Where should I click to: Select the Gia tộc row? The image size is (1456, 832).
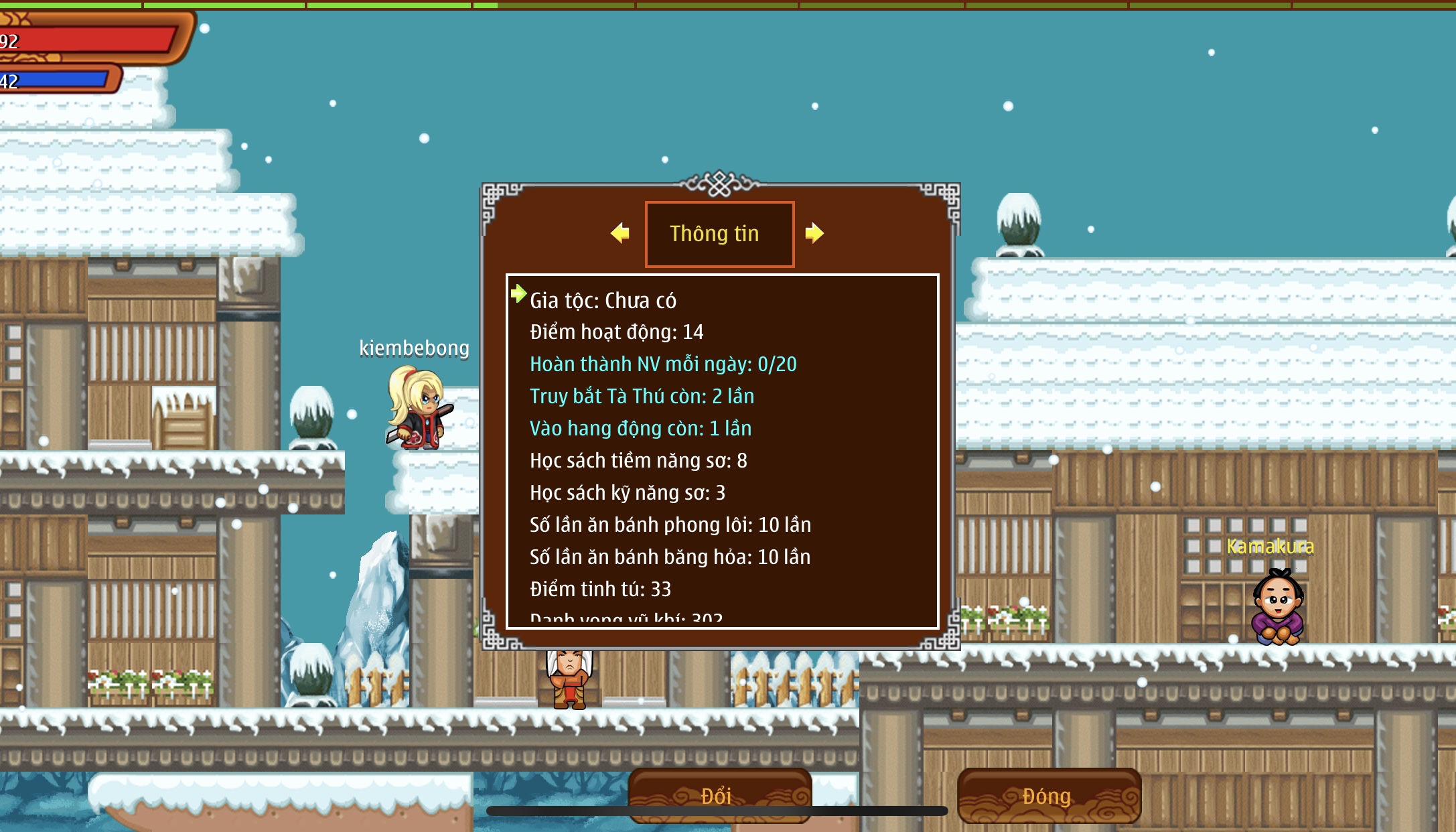tap(603, 301)
